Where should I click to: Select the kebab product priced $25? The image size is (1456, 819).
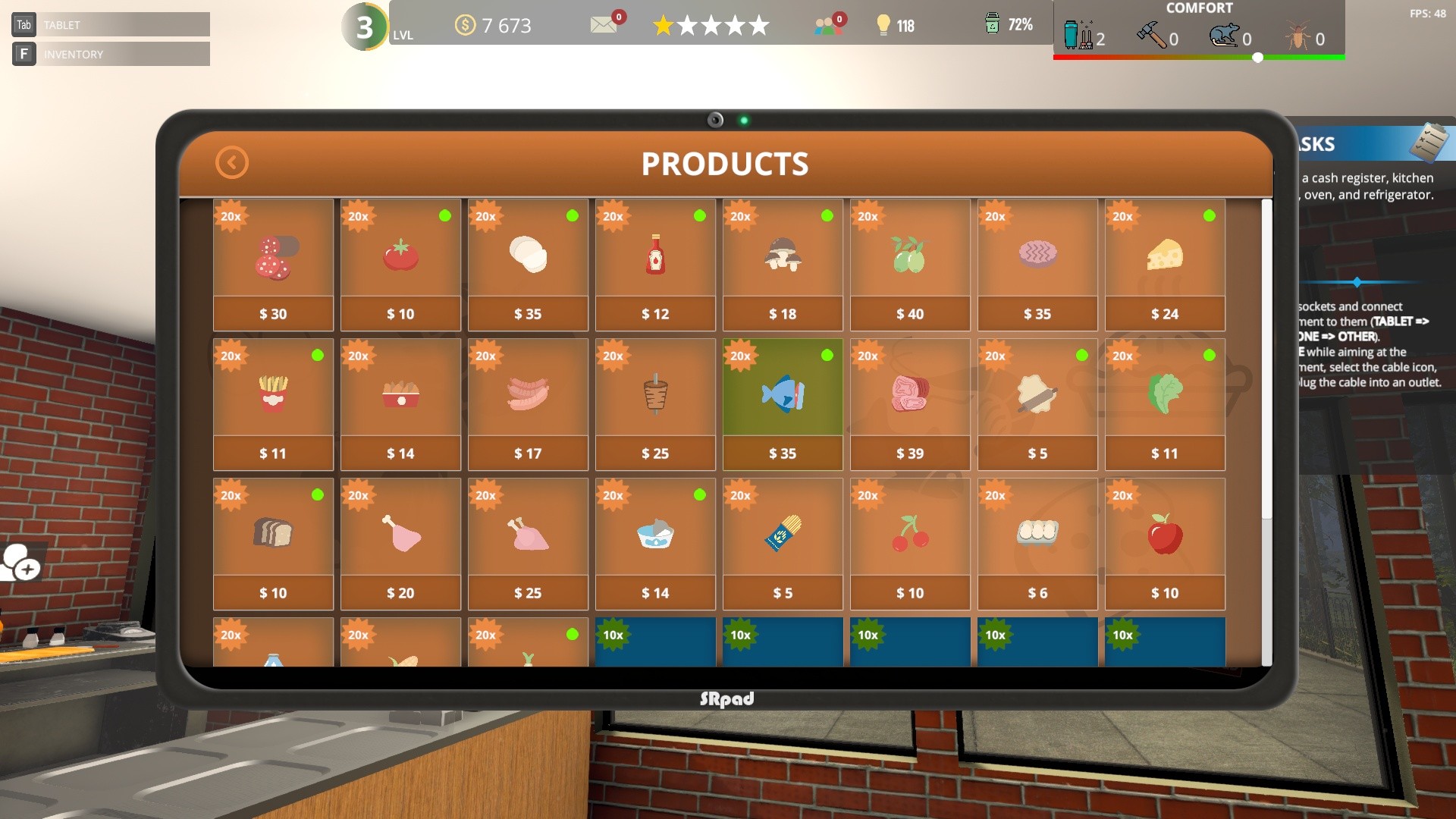pos(655,394)
